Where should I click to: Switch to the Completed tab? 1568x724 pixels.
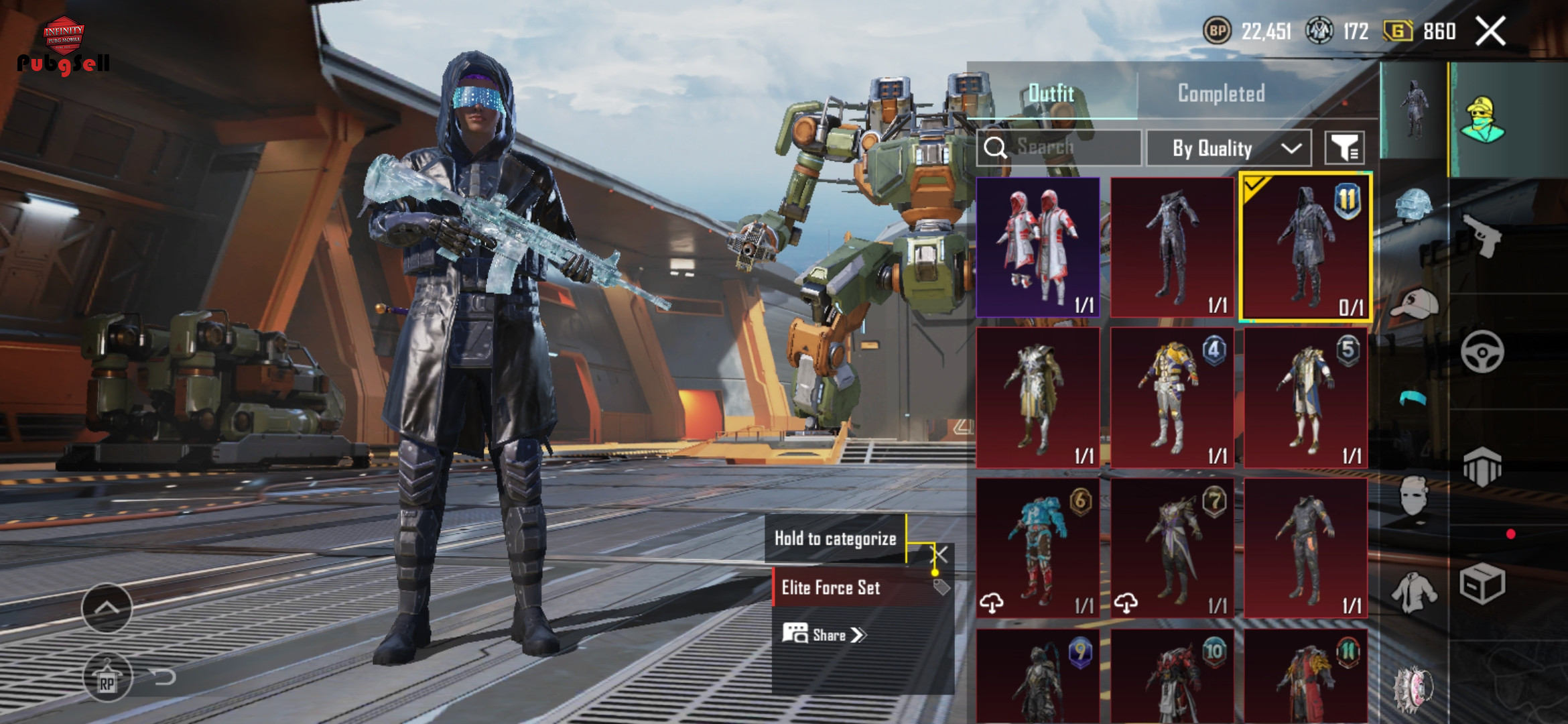[1221, 93]
